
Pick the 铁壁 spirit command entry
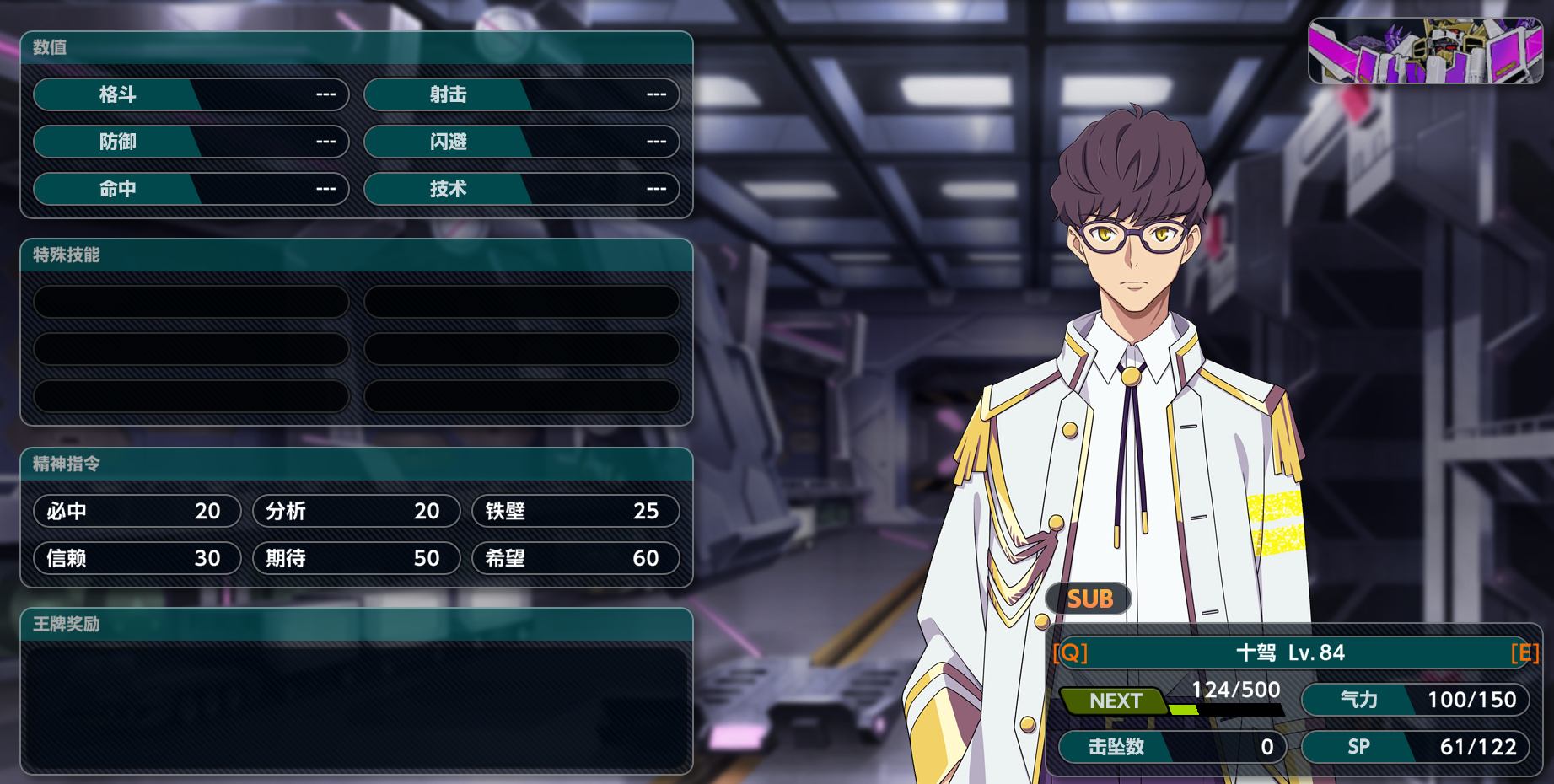(x=576, y=511)
